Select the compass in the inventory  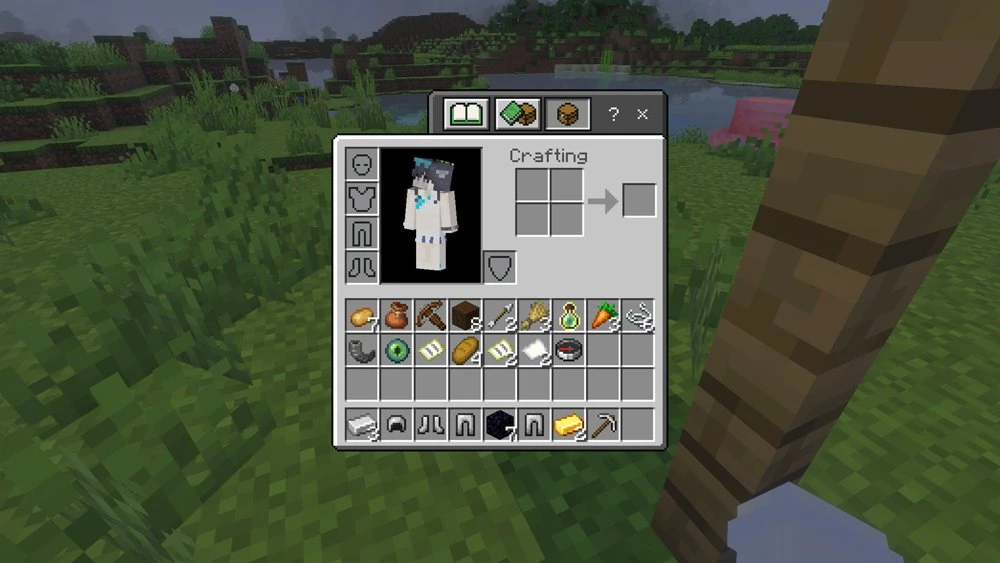(x=569, y=351)
